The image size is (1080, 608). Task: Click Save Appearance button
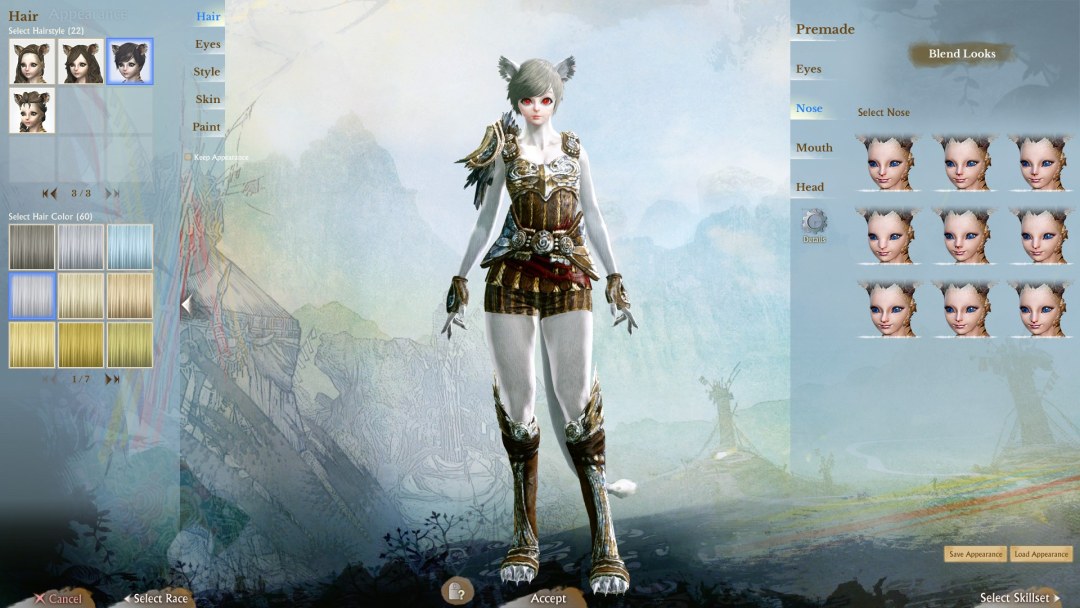975,554
